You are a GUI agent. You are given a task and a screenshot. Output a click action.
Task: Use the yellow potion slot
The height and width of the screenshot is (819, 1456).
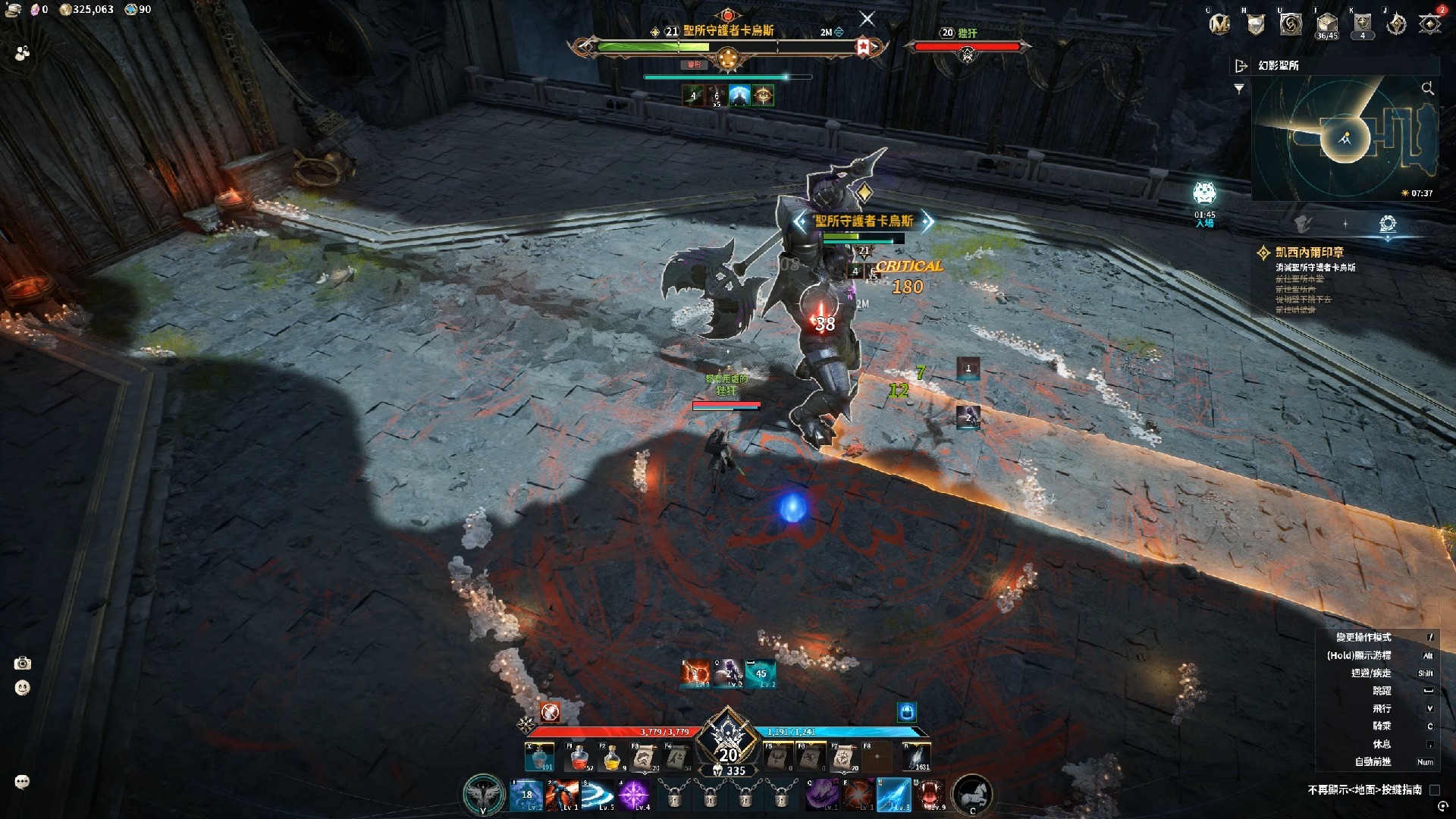[611, 757]
